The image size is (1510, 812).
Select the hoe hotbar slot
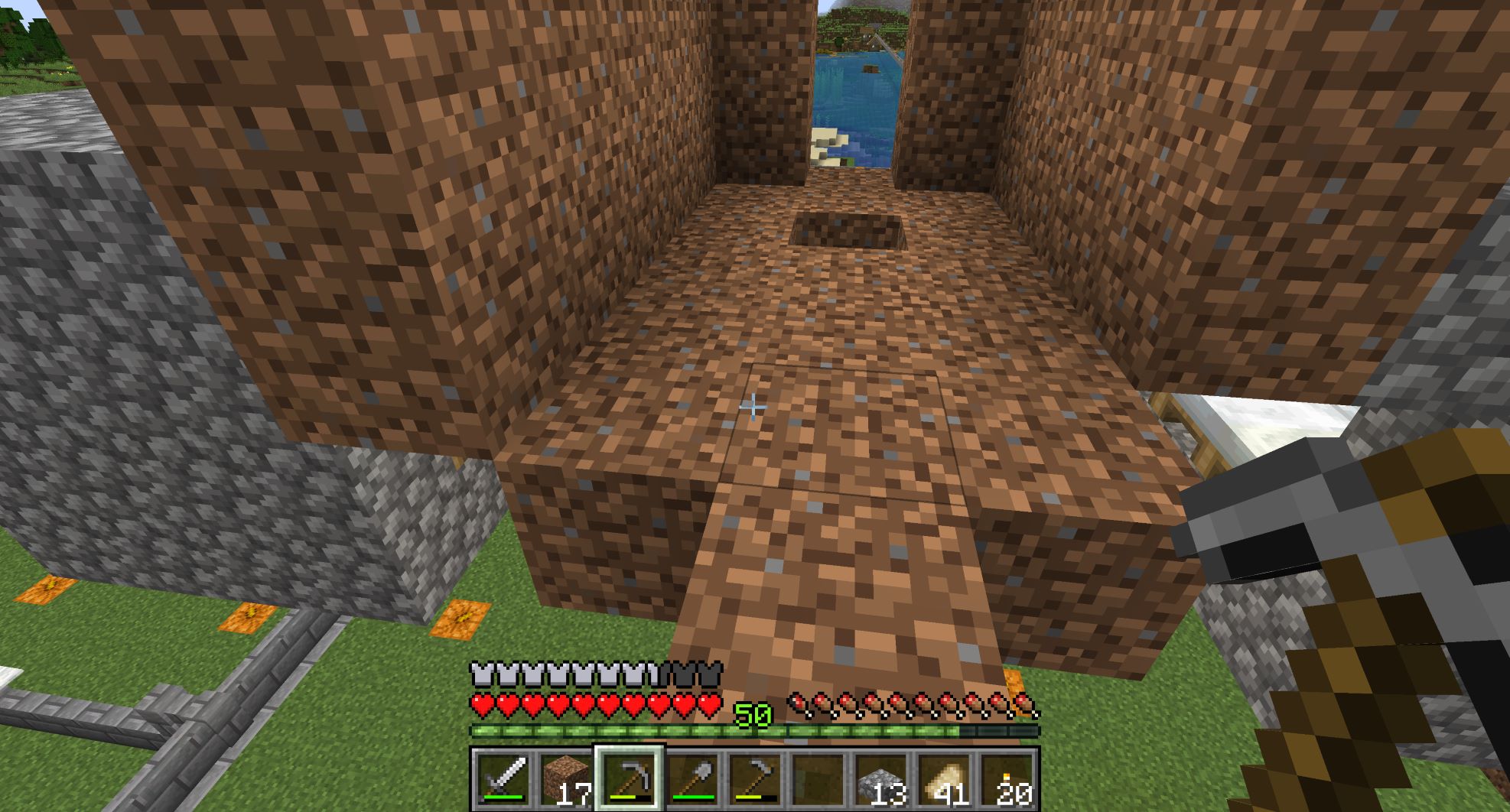pos(755,778)
